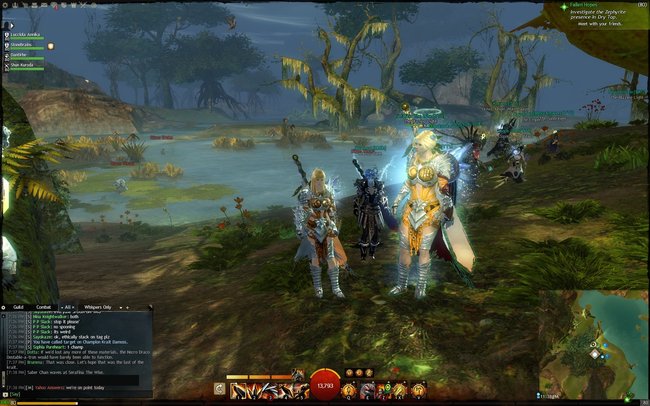Image resolution: width=650 pixels, height=406 pixels.
Task: Open the Combat chat tab
Action: (44, 307)
